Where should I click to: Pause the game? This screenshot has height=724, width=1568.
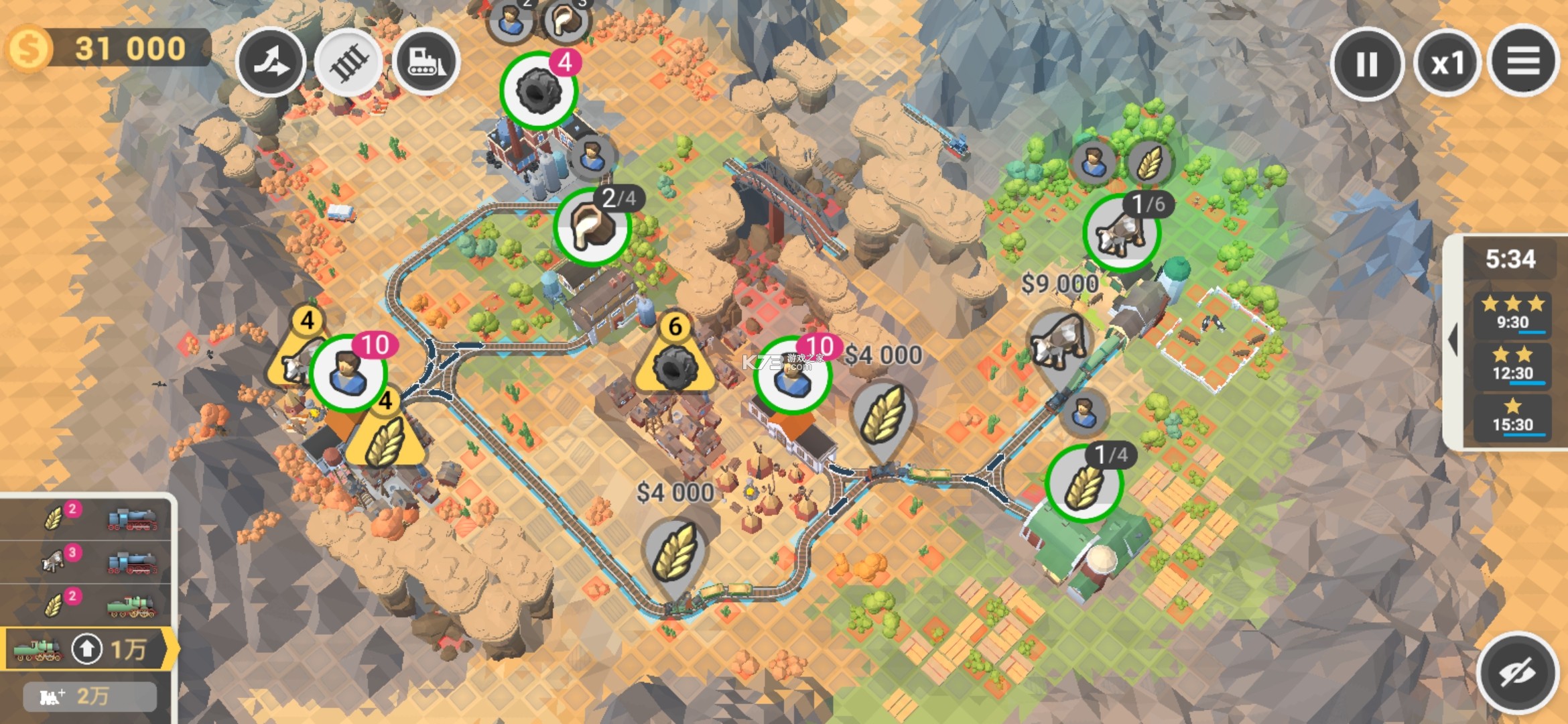1366,64
